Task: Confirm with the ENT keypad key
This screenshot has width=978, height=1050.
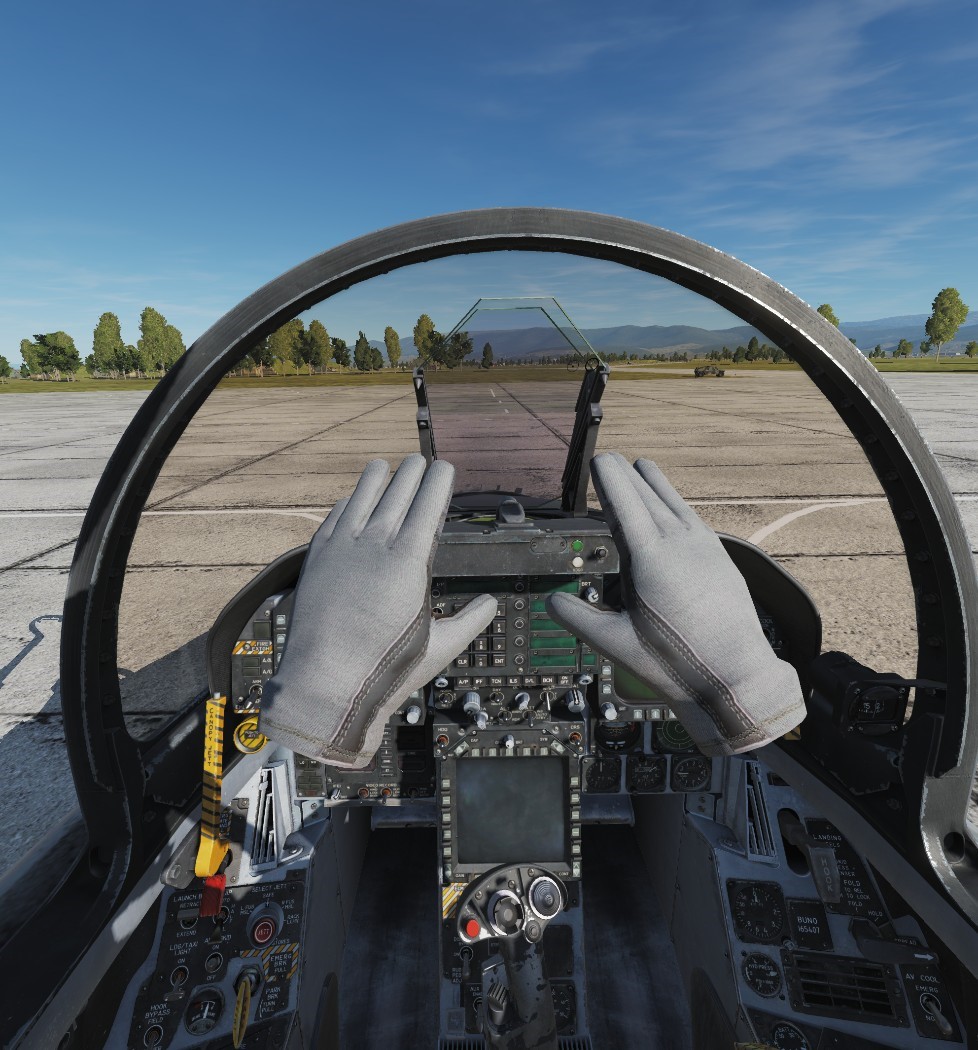Action: pos(500,661)
